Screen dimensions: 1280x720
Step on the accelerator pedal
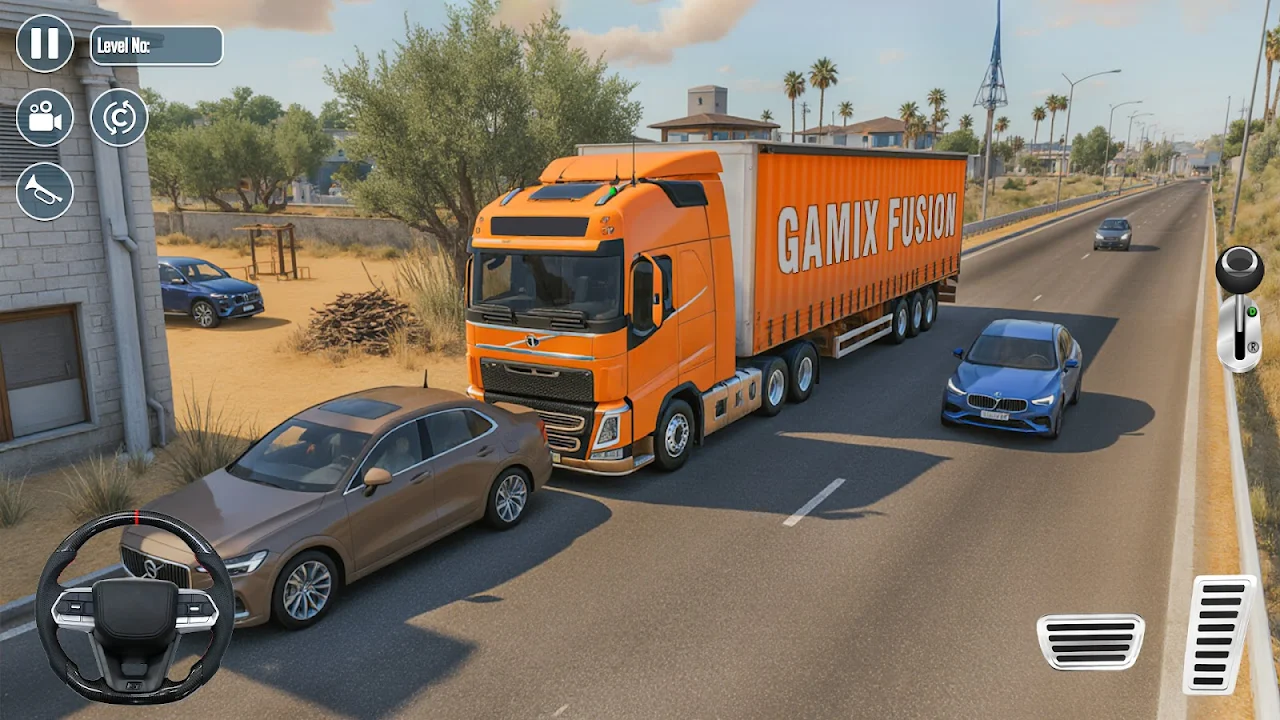[x=1219, y=633]
